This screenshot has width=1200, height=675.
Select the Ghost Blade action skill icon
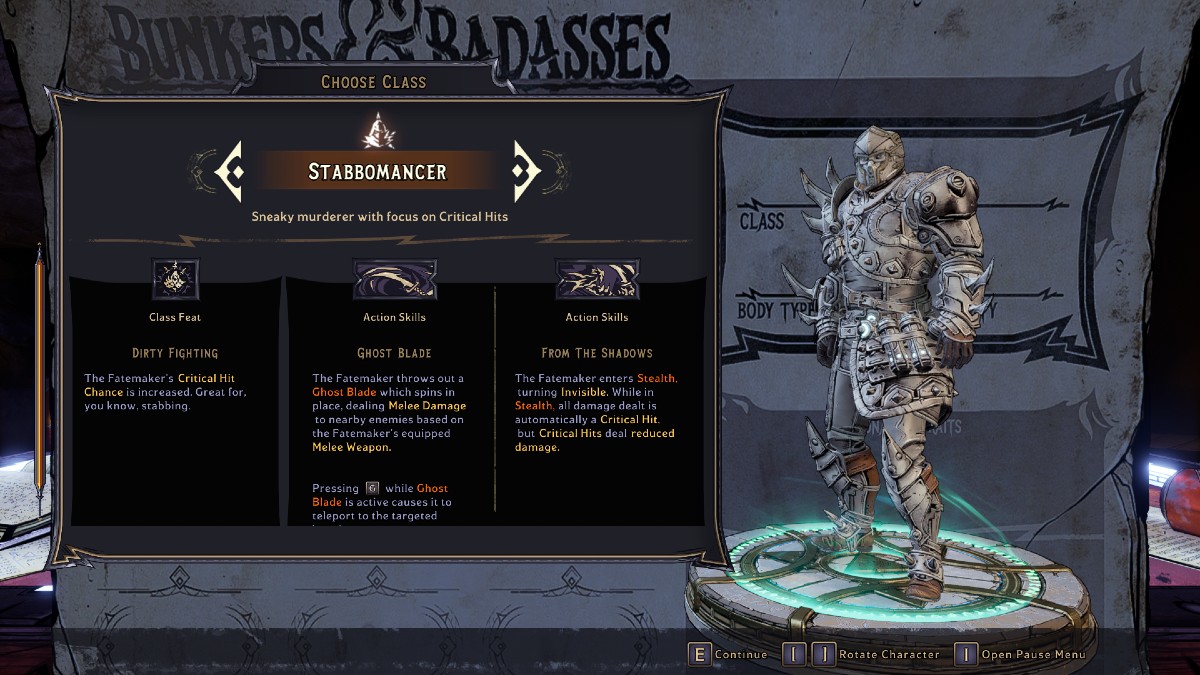394,279
